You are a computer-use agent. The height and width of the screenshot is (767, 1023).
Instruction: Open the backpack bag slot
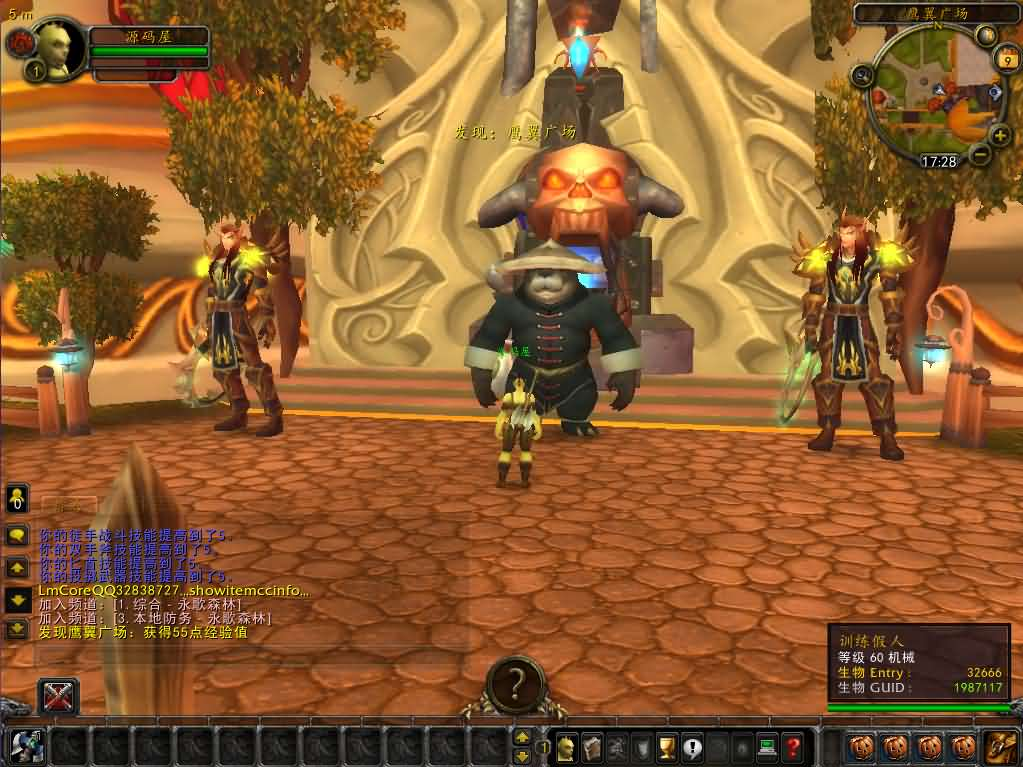click(998, 746)
